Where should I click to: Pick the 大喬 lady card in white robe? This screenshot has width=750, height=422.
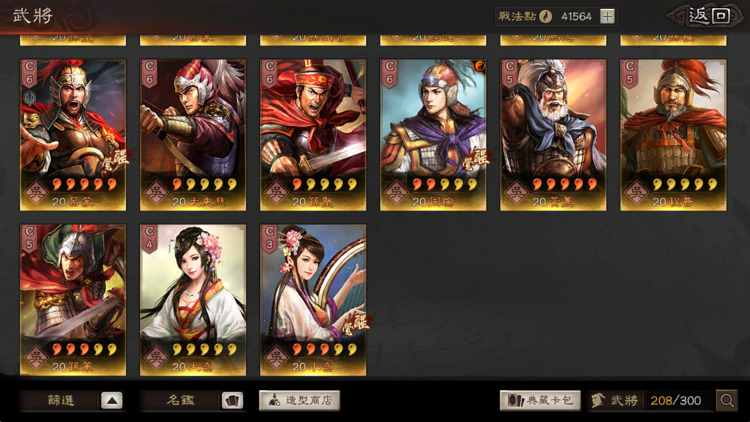coord(193,299)
